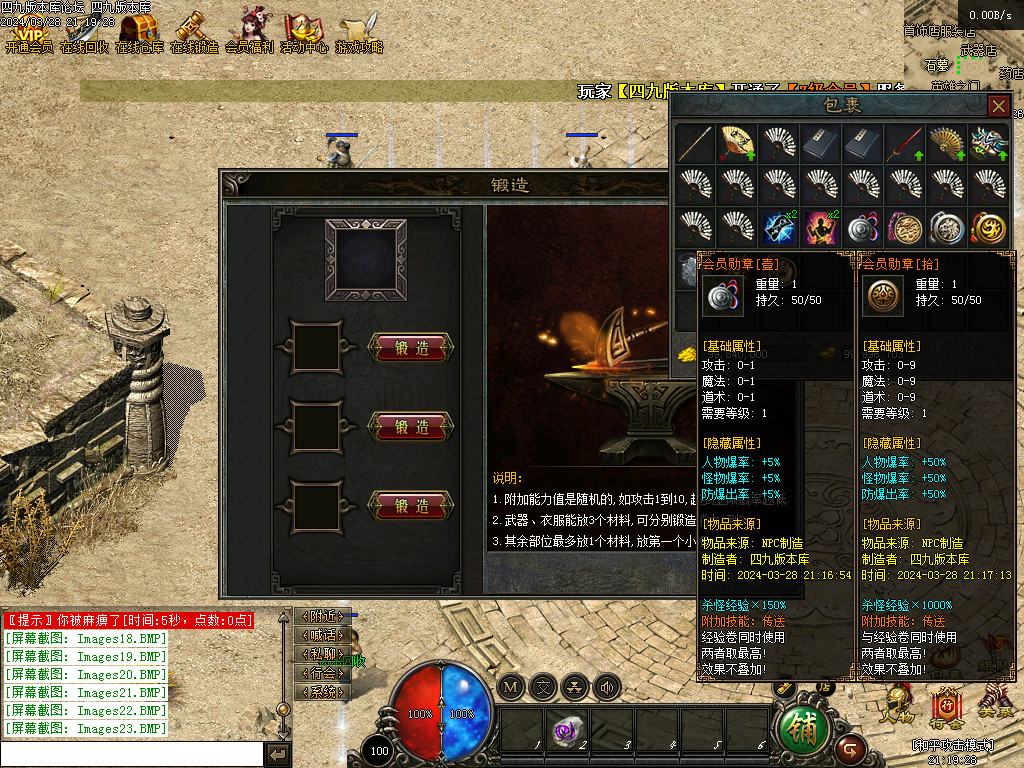The height and width of the screenshot is (768, 1024).
Task: Switch chat to the 行会 guild channel
Action: tap(322, 673)
